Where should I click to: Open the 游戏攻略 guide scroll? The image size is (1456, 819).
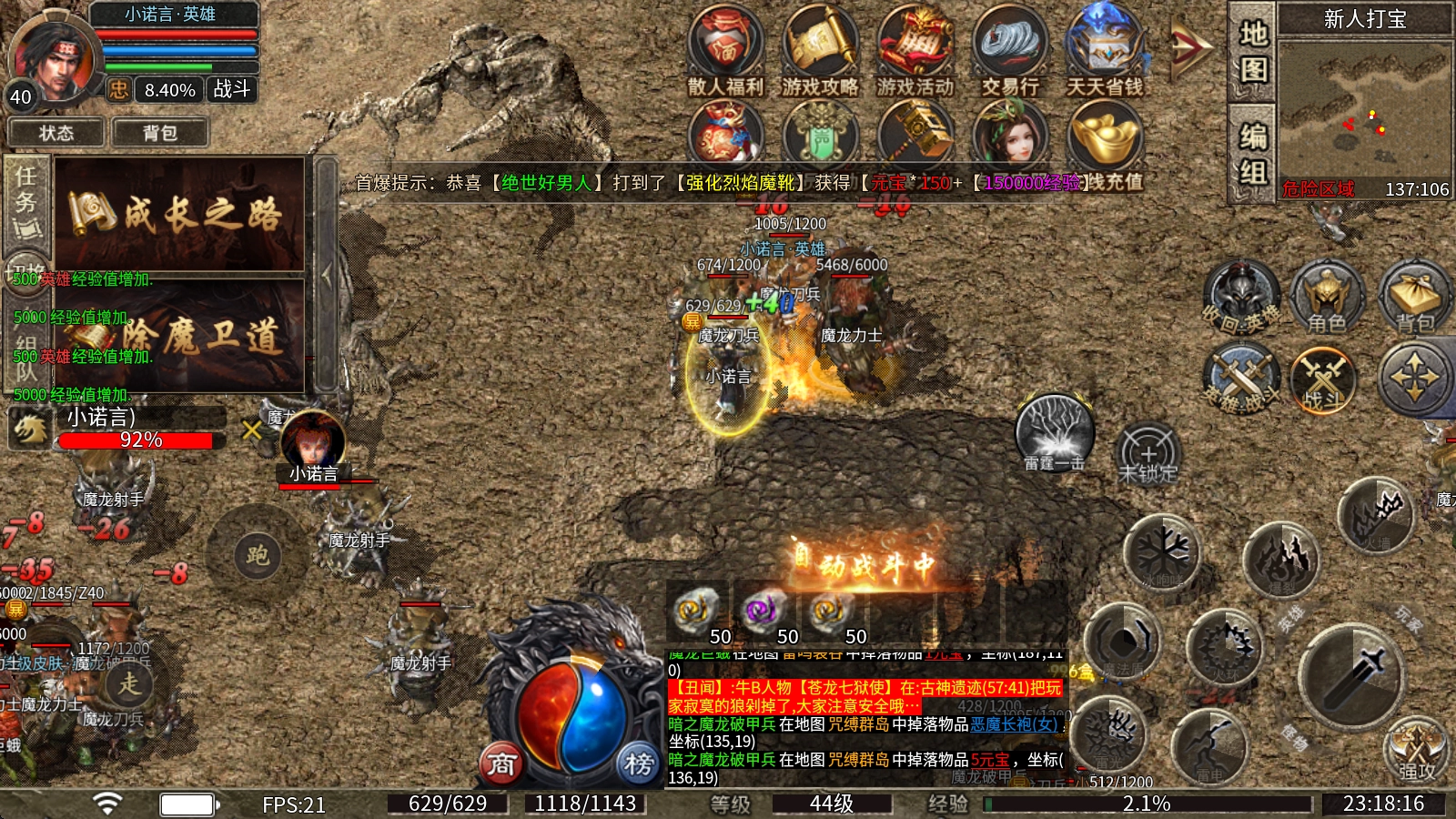coord(820,50)
